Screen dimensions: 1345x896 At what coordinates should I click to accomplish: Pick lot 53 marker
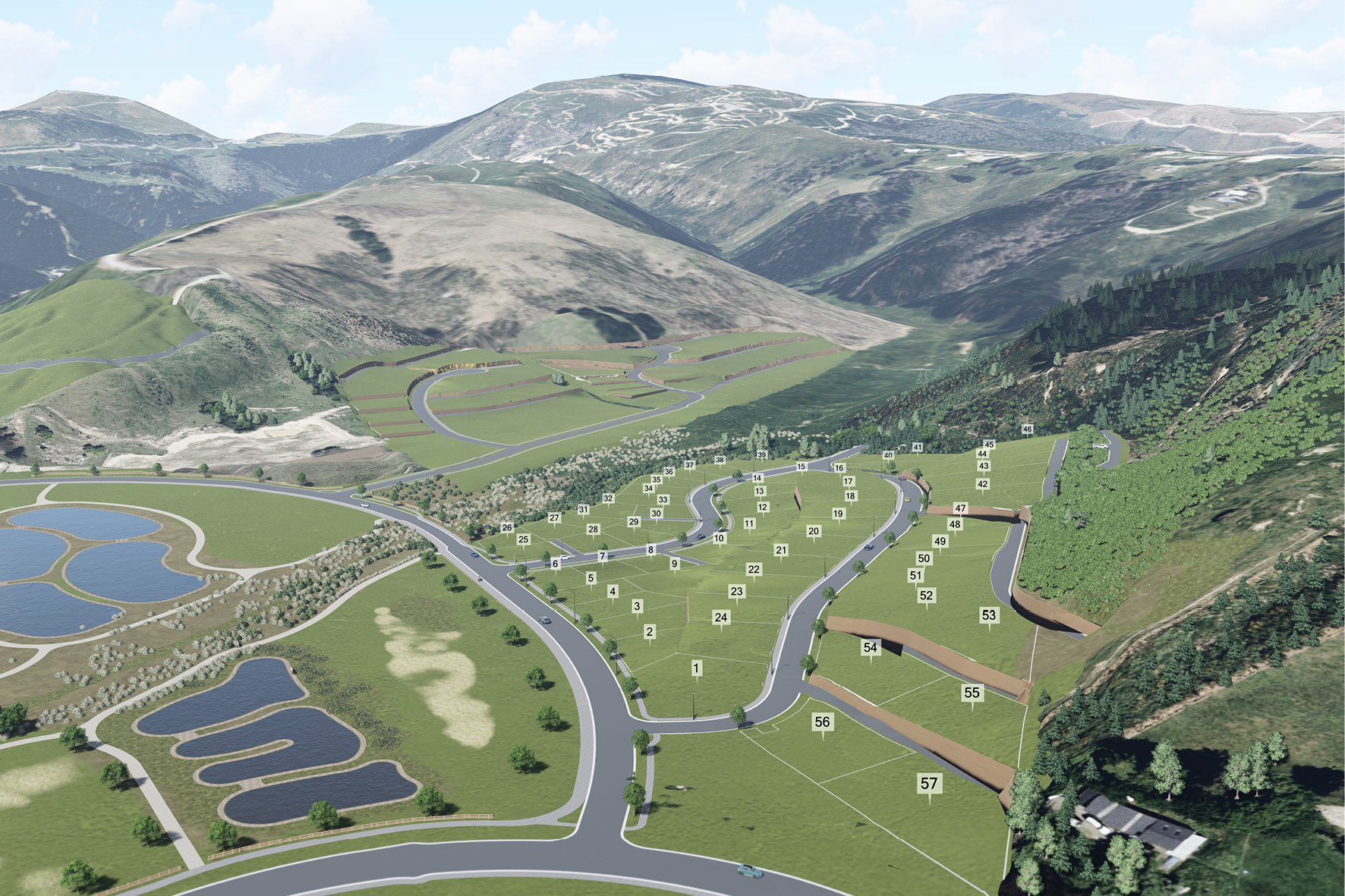988,615
